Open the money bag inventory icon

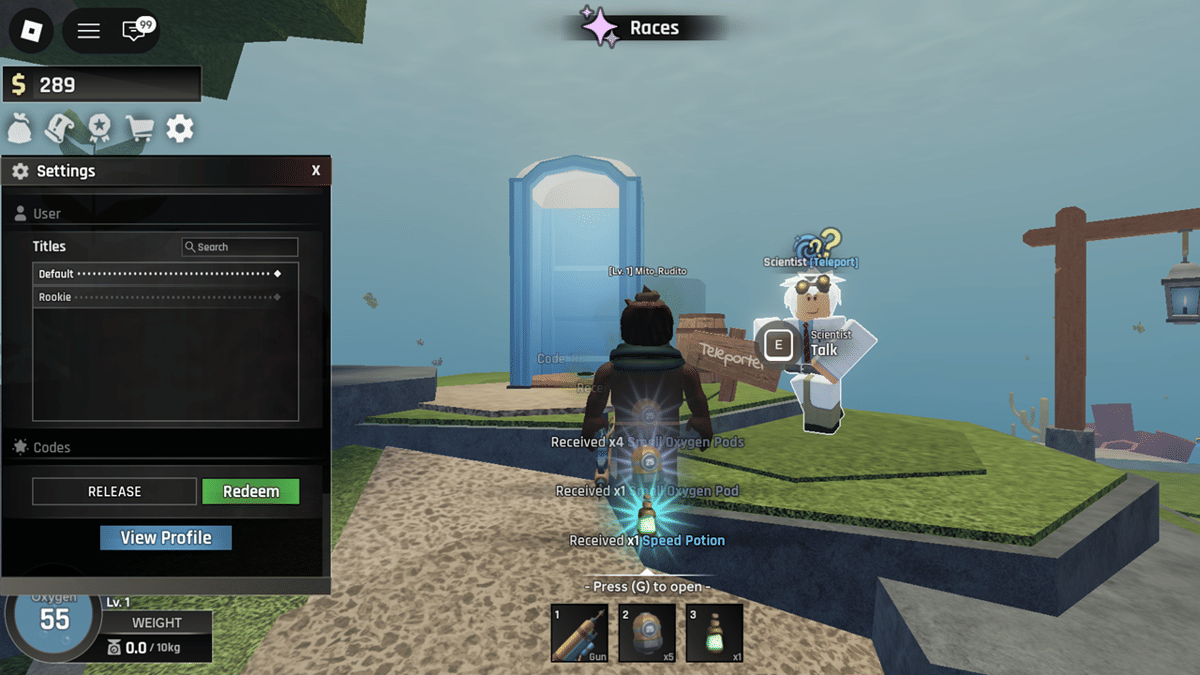coord(20,128)
